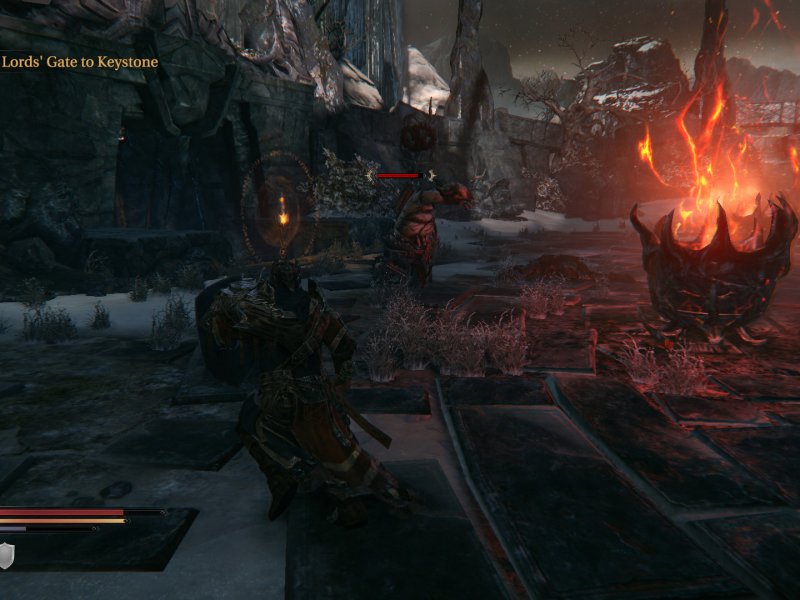The image size is (800, 600).
Task: Select the silver shield icon
Action: (x=6, y=556)
